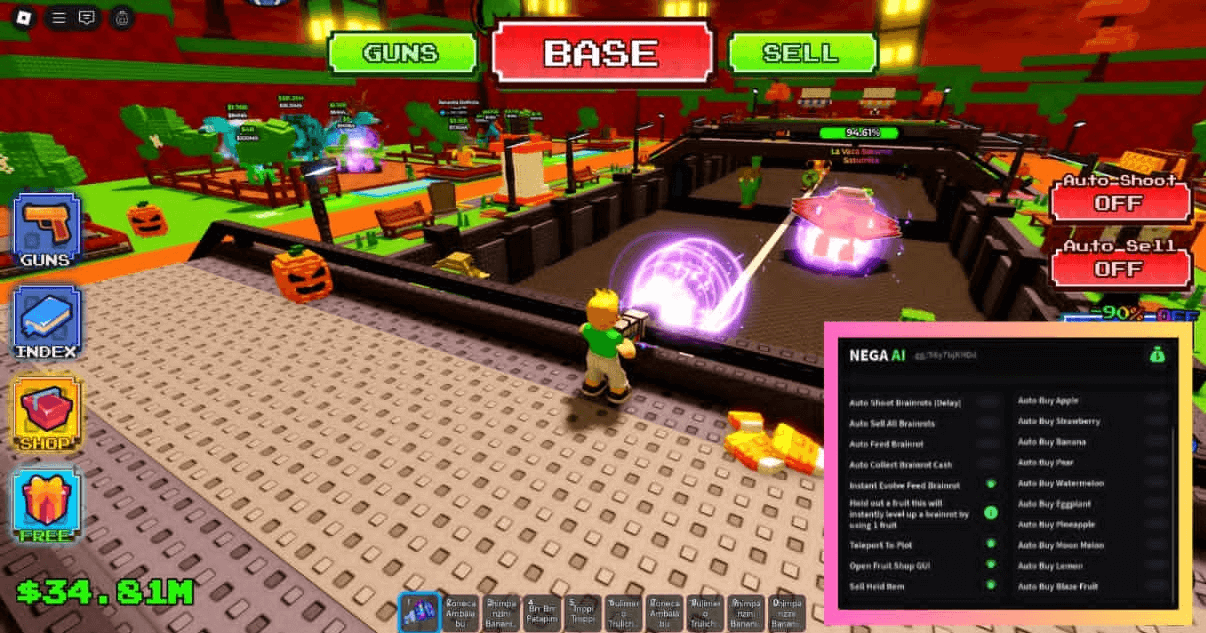Open the INDEX book menu
Image resolution: width=1206 pixels, height=633 pixels.
(x=46, y=323)
